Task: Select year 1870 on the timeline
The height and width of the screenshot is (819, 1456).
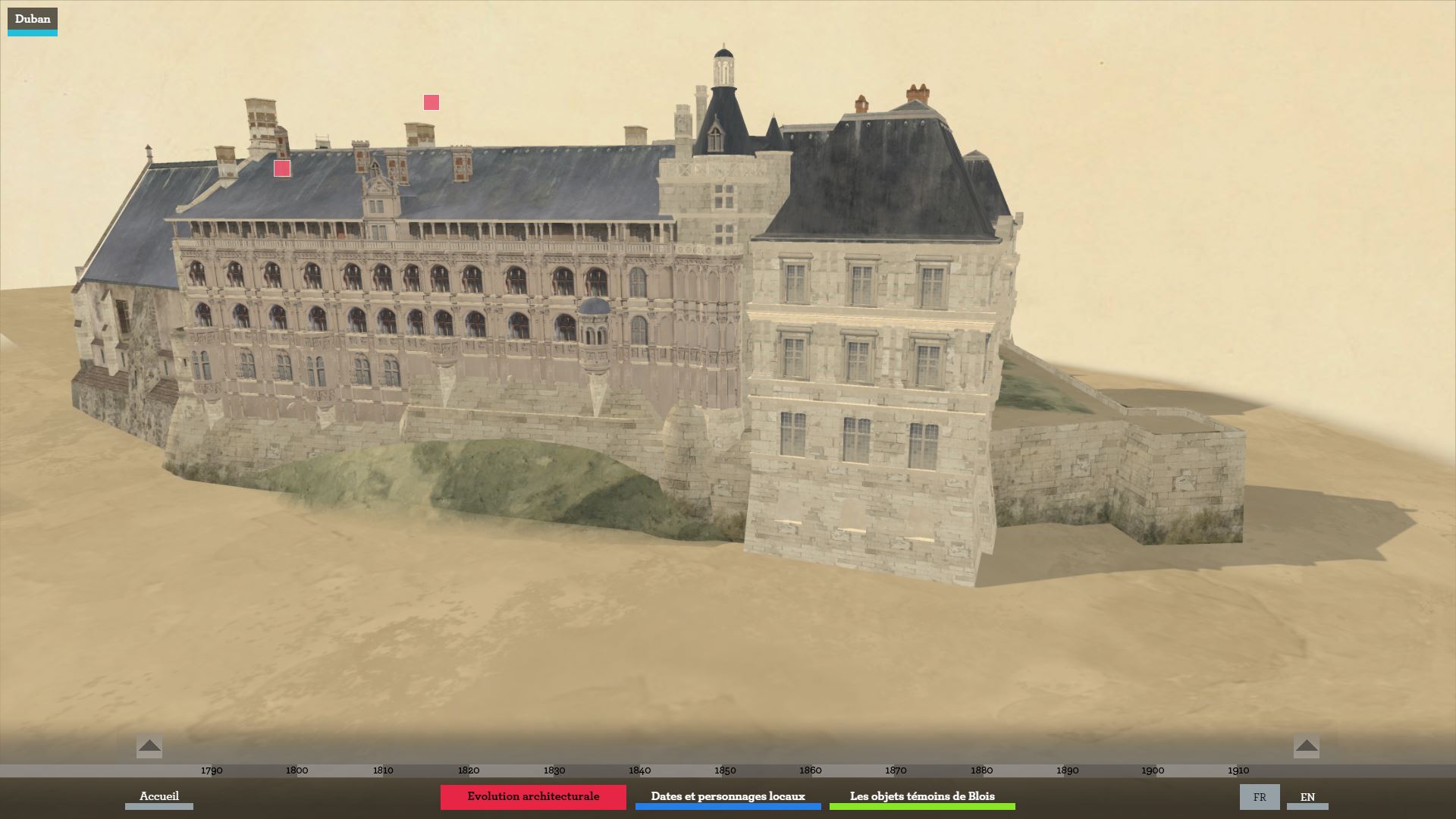Action: click(896, 770)
